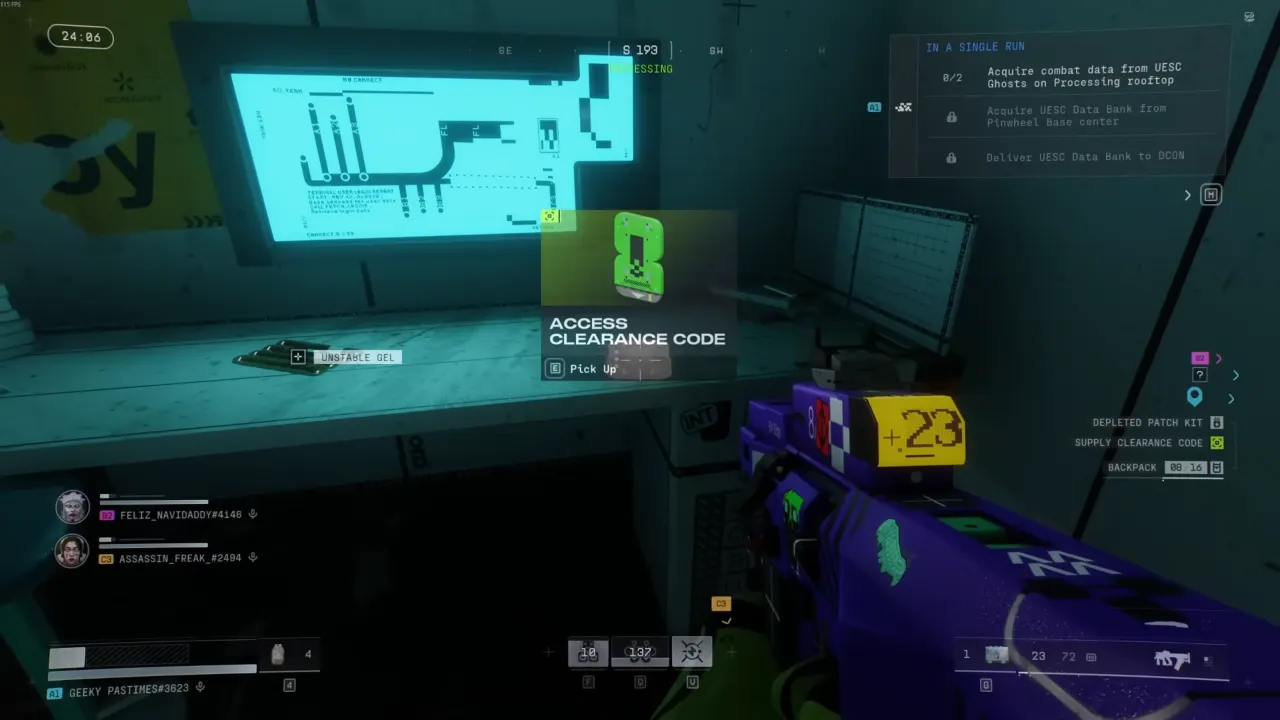
Task: Open the objective tracker panel
Action: (x=1211, y=195)
